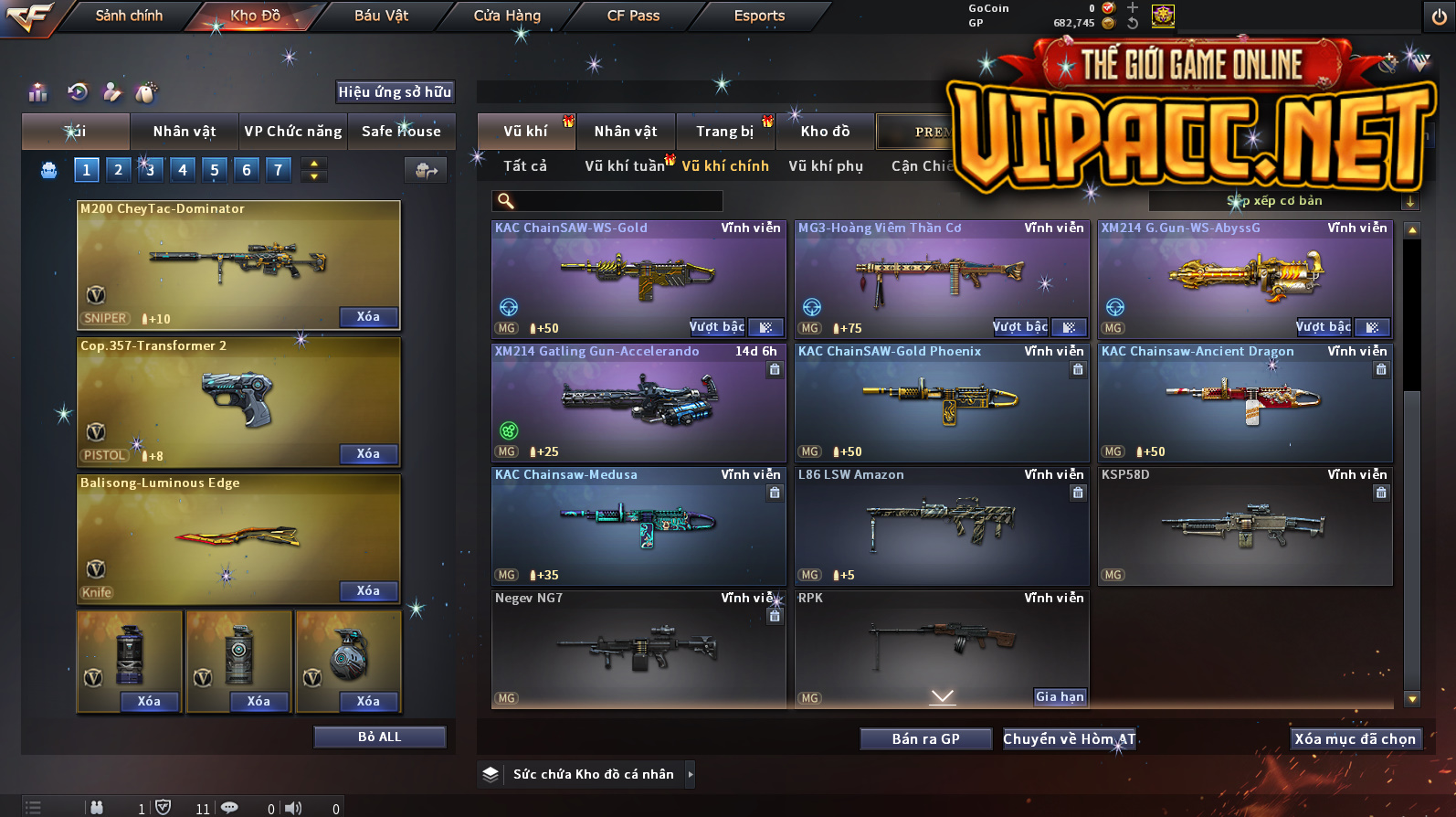Click Xóa mục đã chọn button

1355,738
